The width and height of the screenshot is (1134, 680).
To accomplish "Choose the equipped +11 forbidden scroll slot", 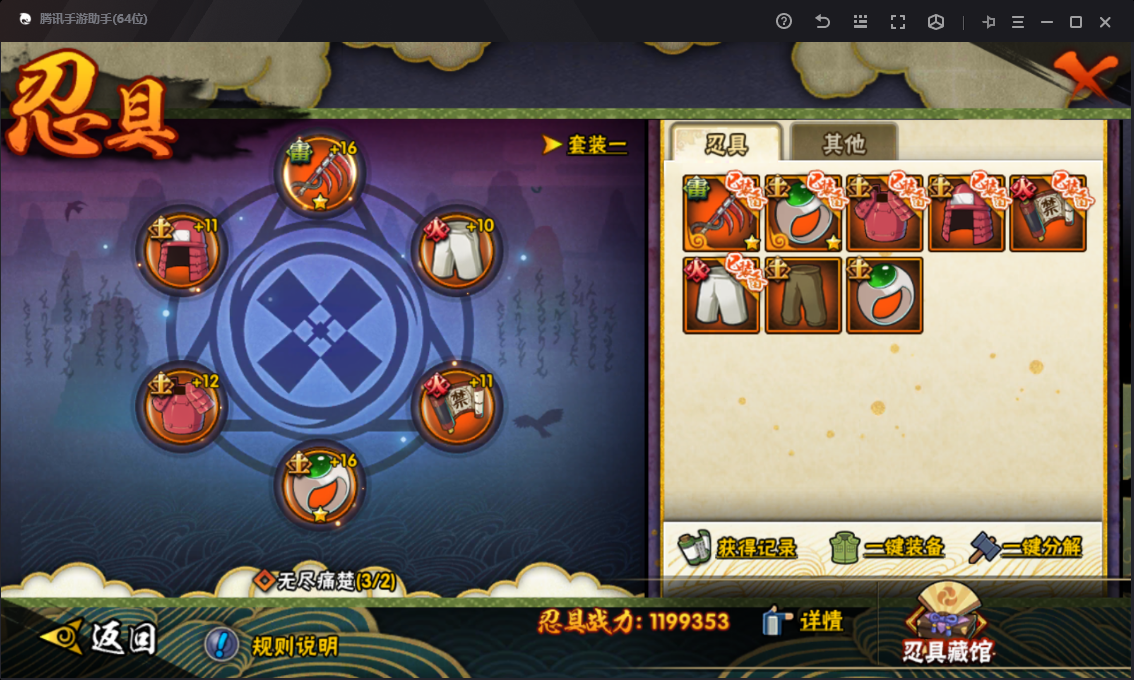I will click(x=456, y=407).
